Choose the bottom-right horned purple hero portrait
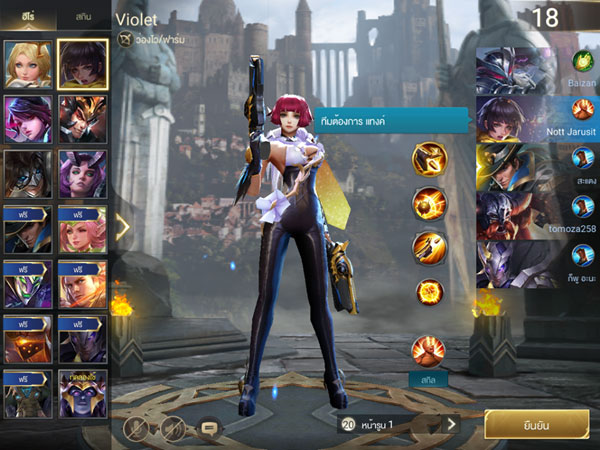The image size is (600, 450). (83, 392)
